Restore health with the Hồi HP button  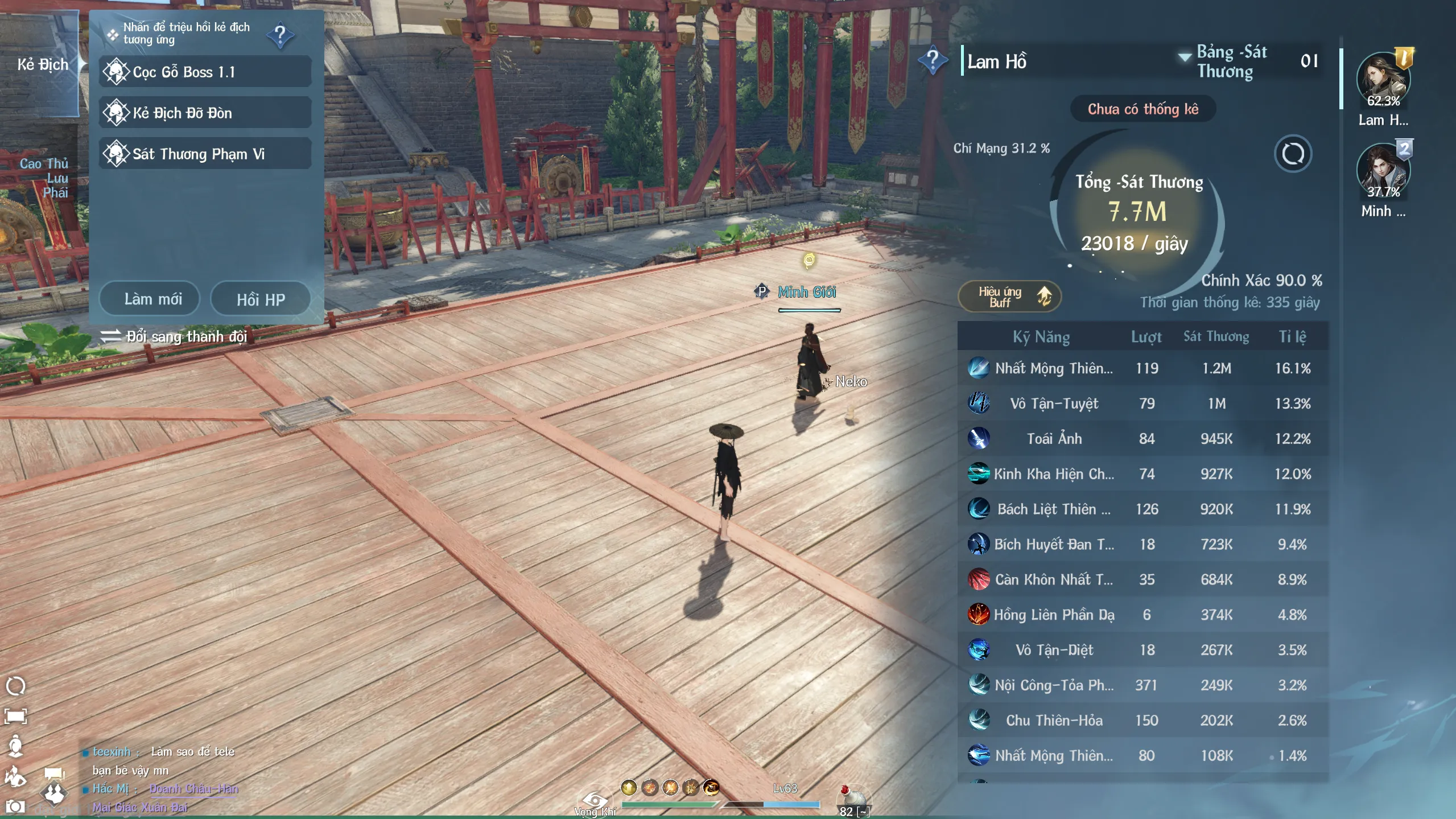[x=261, y=299]
